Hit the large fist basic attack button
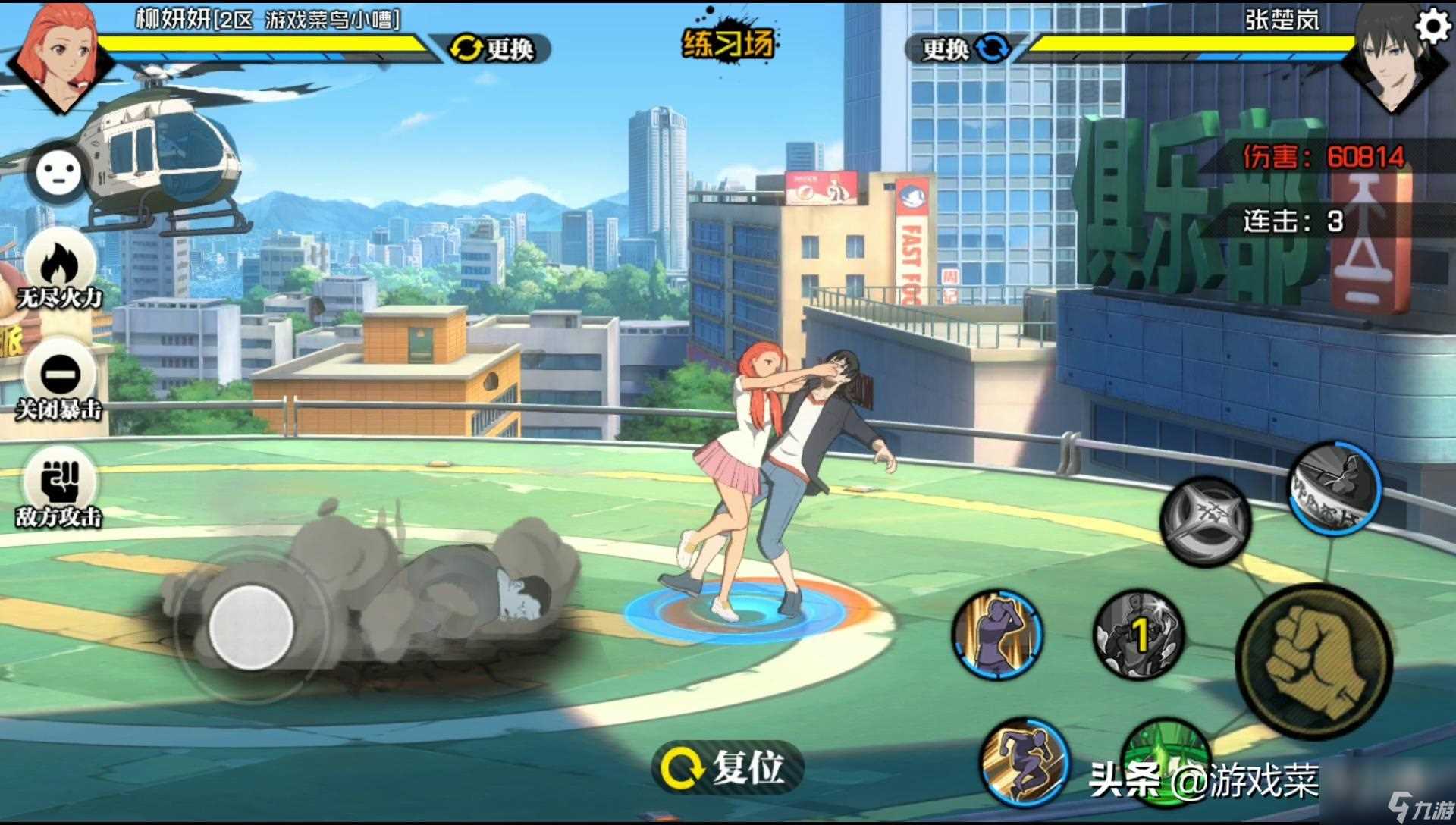 point(1314,661)
